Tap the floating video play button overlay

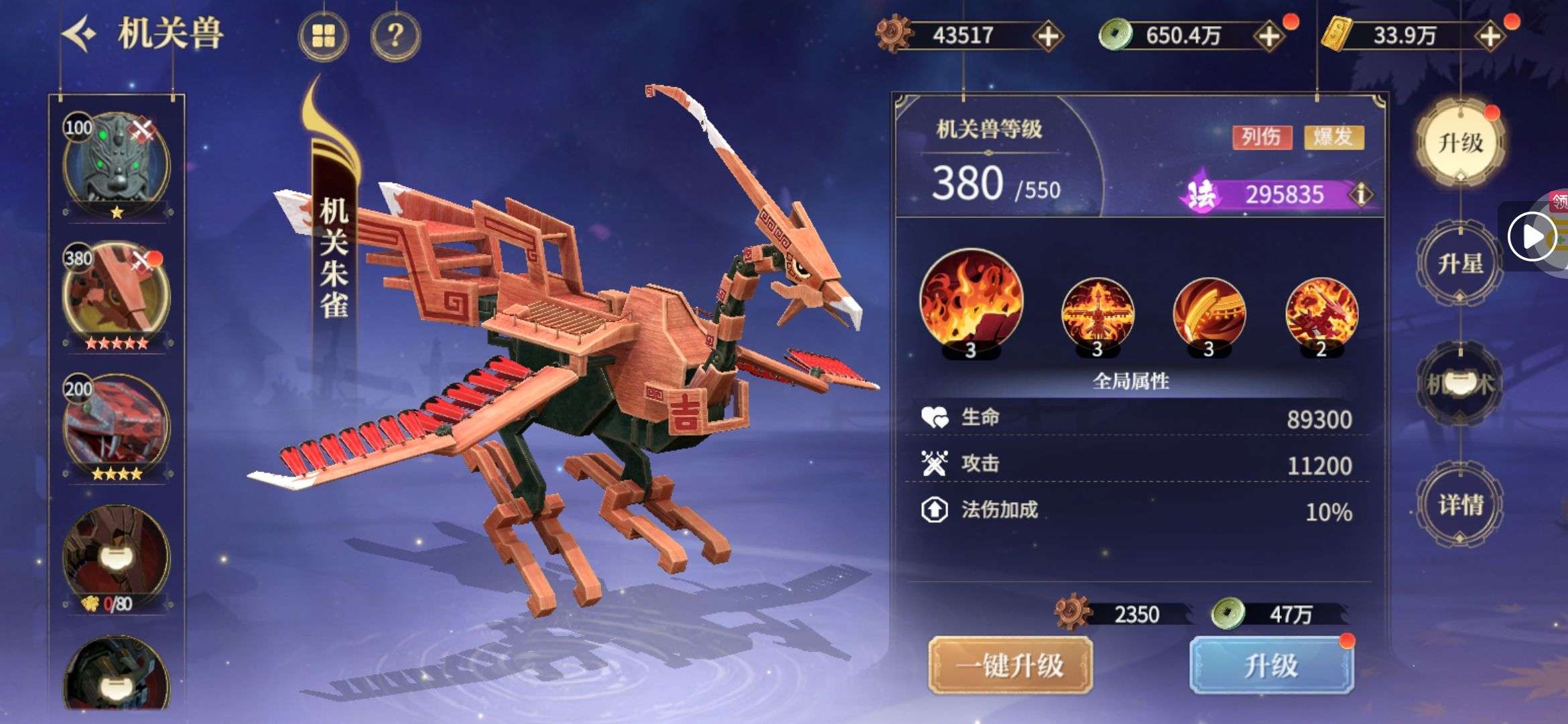pyautogui.click(x=1531, y=237)
